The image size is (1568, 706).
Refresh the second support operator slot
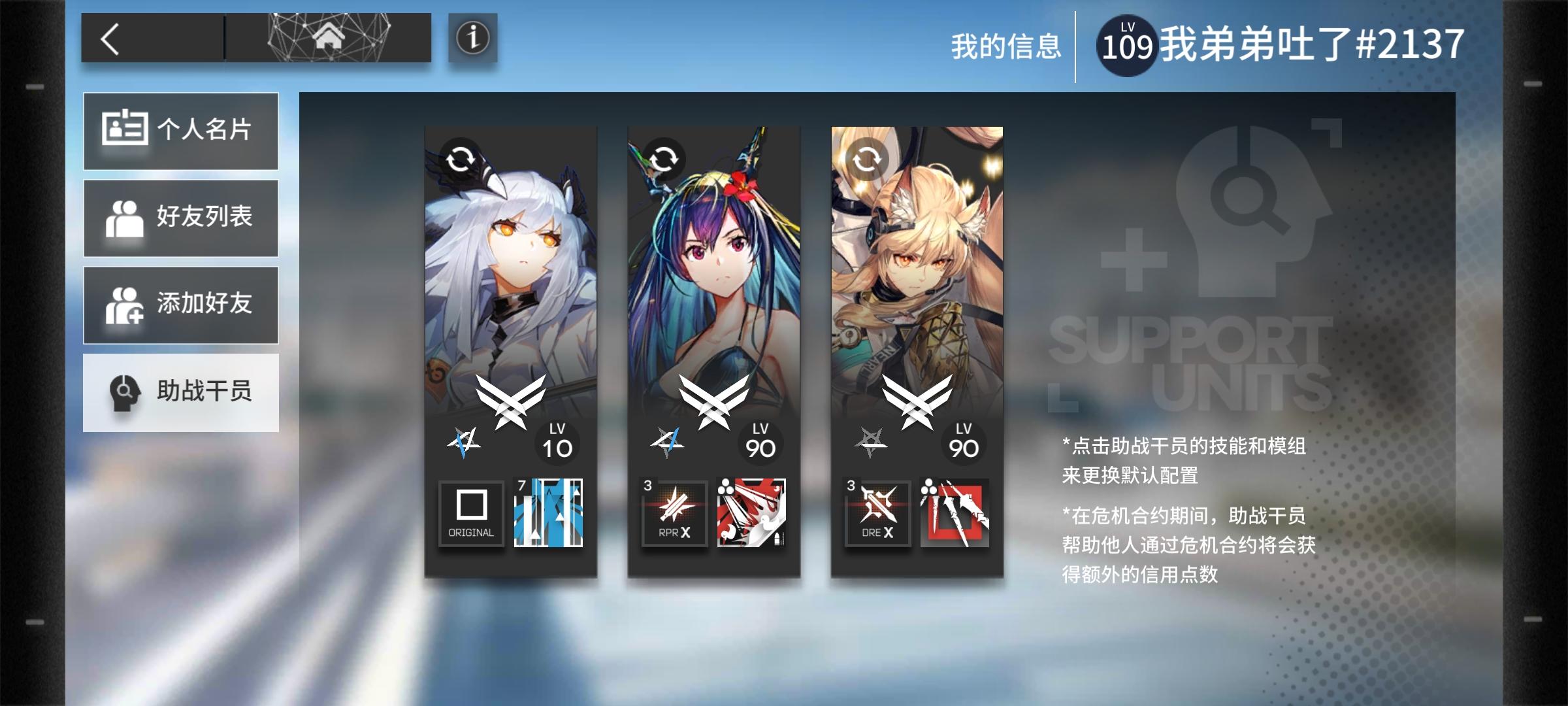pos(664,158)
